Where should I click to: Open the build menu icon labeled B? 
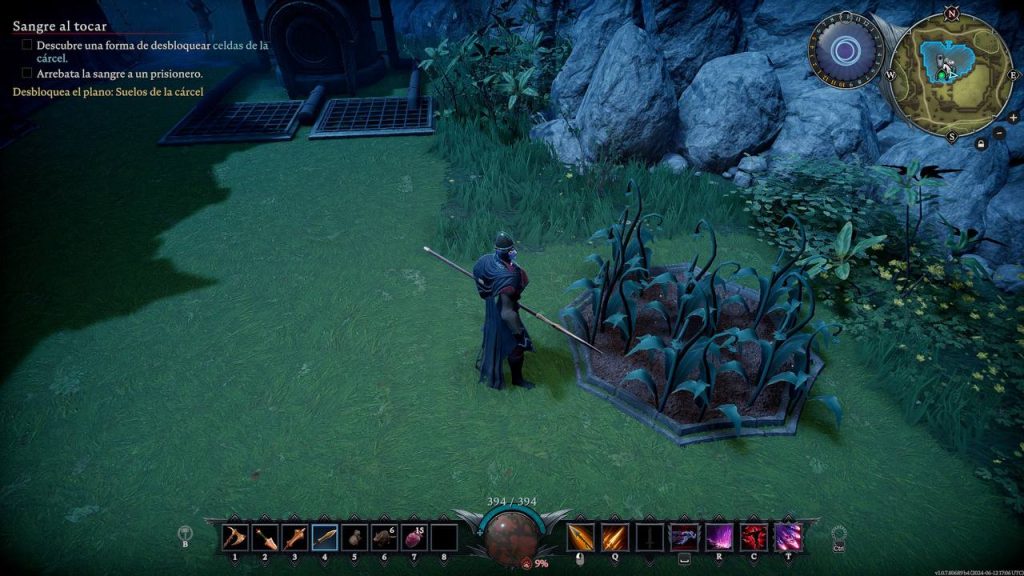pyautogui.click(x=185, y=535)
